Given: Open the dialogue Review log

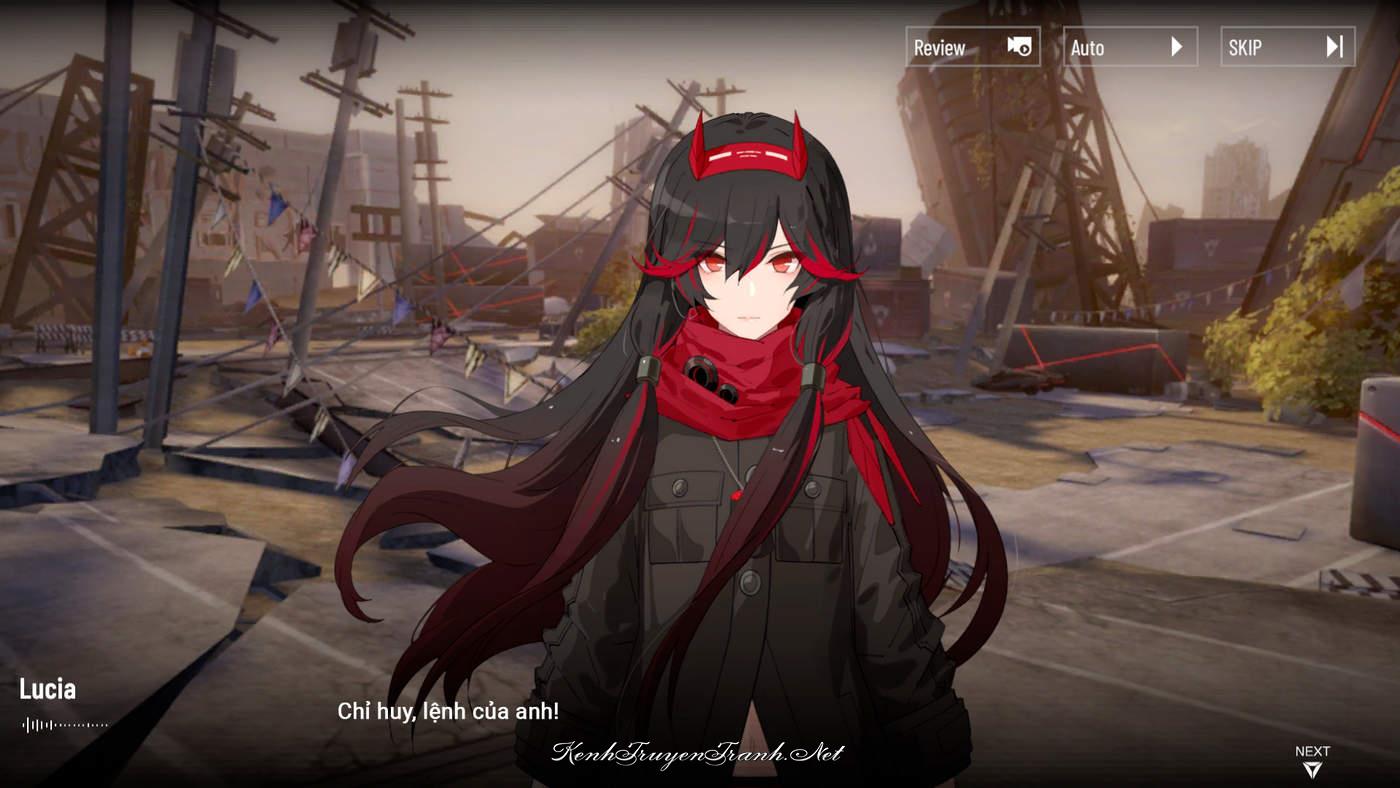Looking at the screenshot, I should pyautogui.click(x=972, y=47).
